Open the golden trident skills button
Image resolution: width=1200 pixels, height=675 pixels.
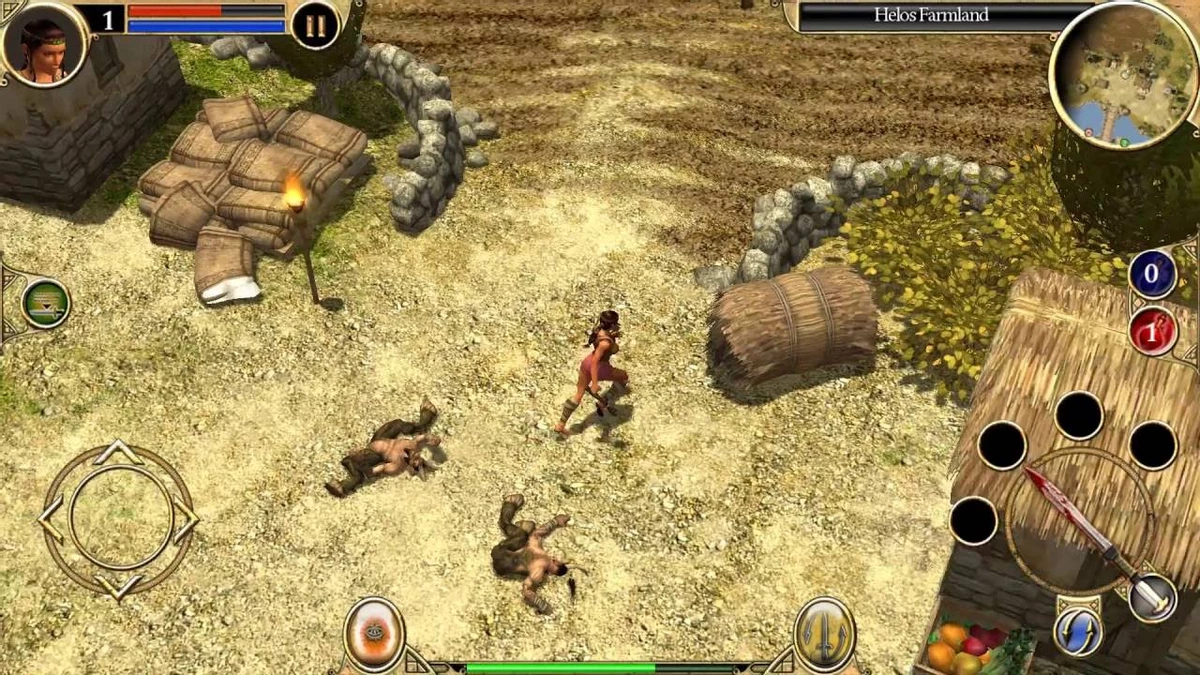click(824, 634)
